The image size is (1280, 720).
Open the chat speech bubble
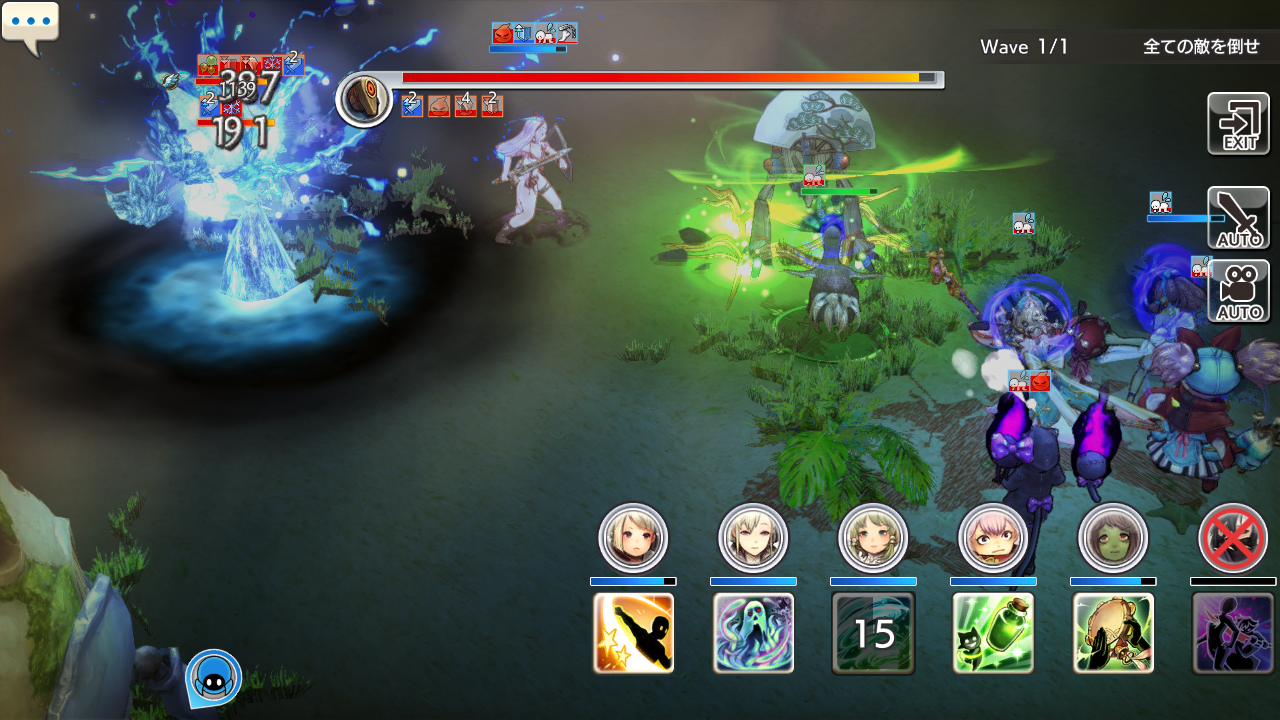point(31,26)
